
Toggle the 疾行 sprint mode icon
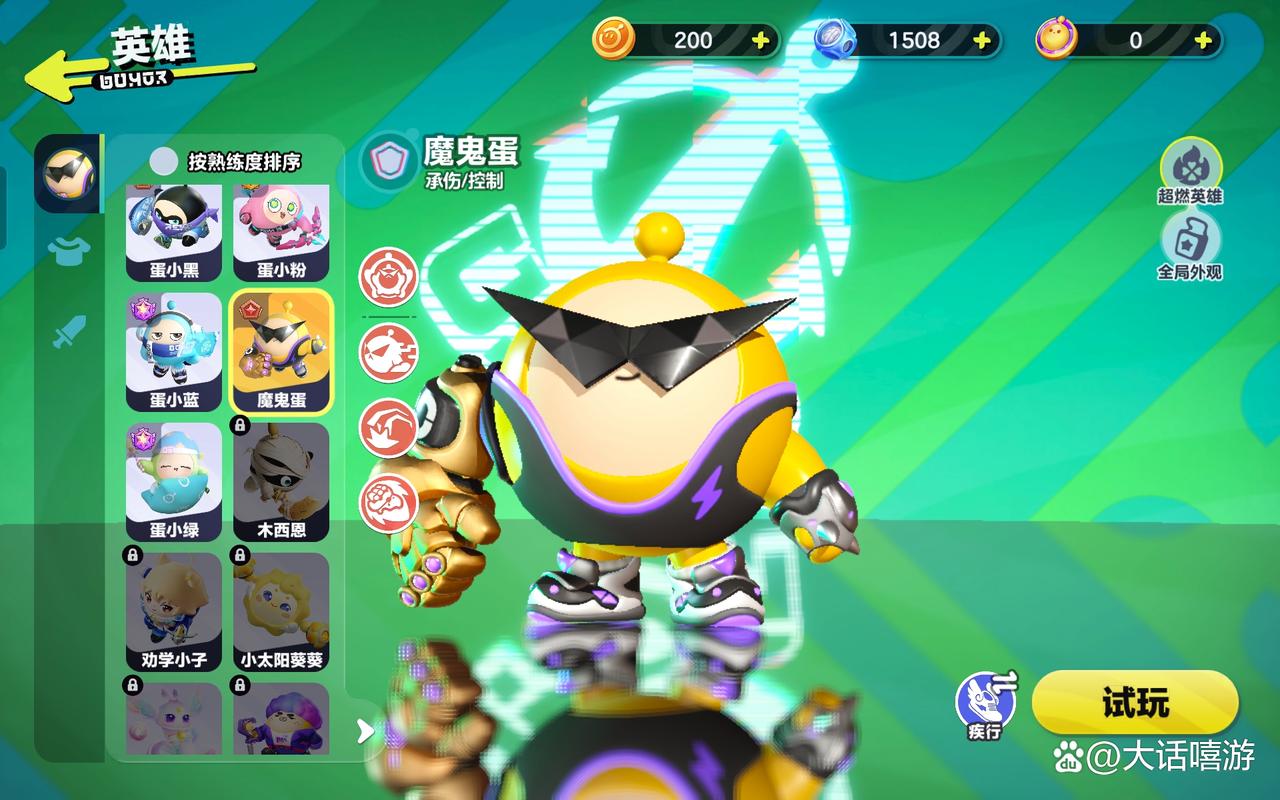pos(985,702)
